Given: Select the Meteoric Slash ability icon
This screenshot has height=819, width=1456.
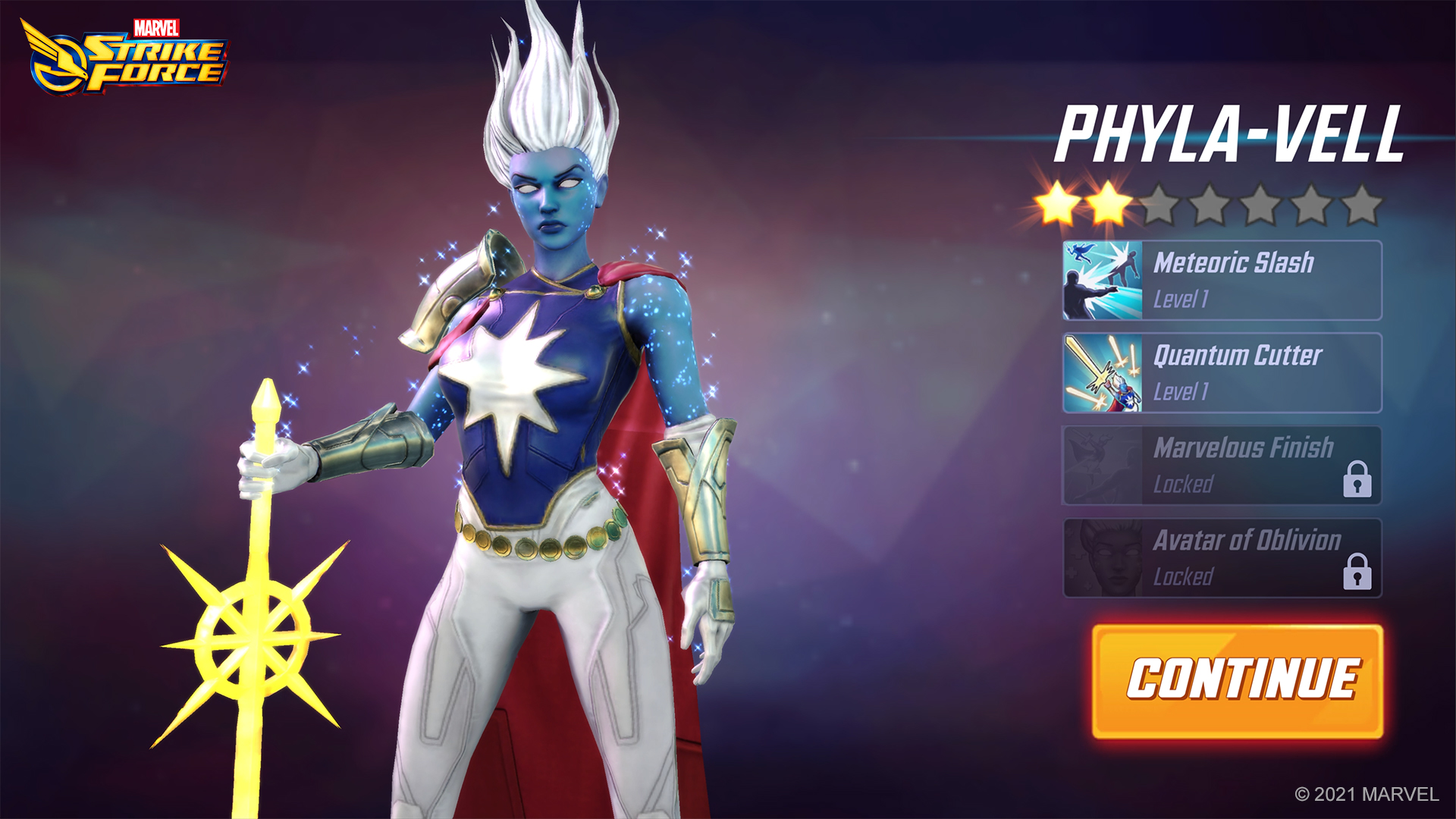Looking at the screenshot, I should click(x=1102, y=280).
